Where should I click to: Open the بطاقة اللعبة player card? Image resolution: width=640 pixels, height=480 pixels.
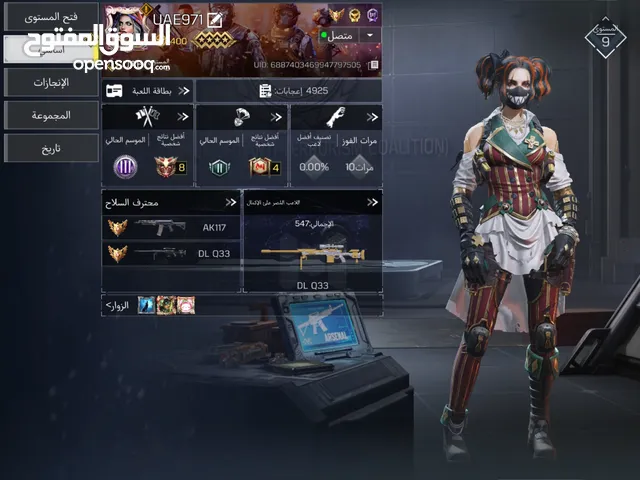click(x=147, y=91)
